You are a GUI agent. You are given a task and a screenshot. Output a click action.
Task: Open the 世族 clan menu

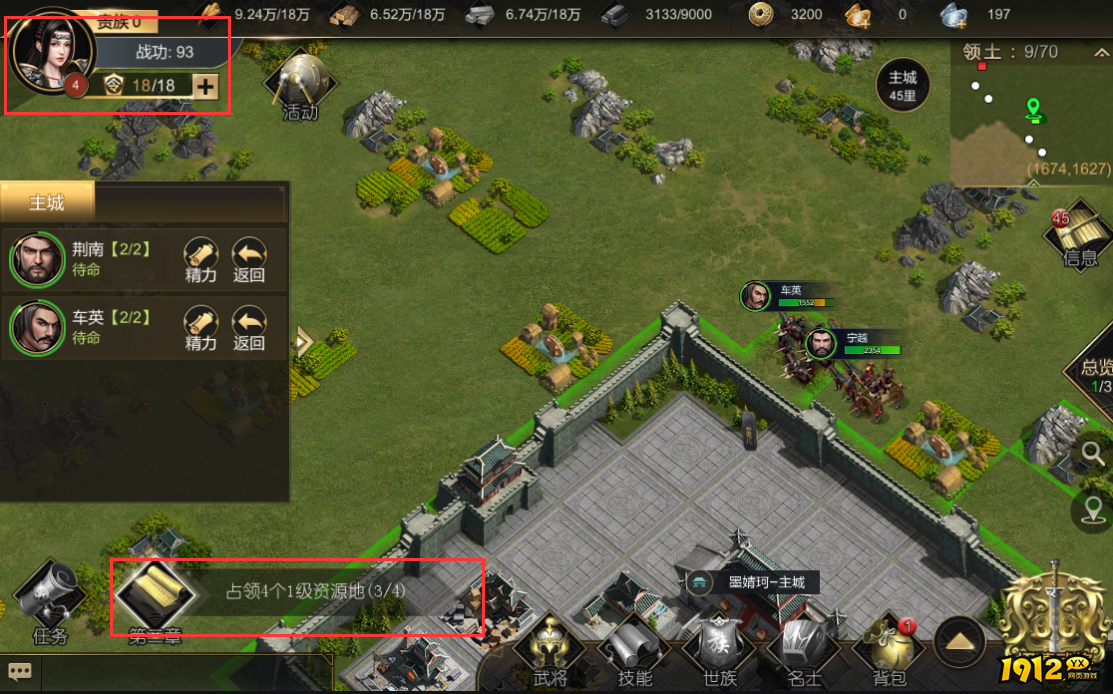pyautogui.click(x=719, y=650)
